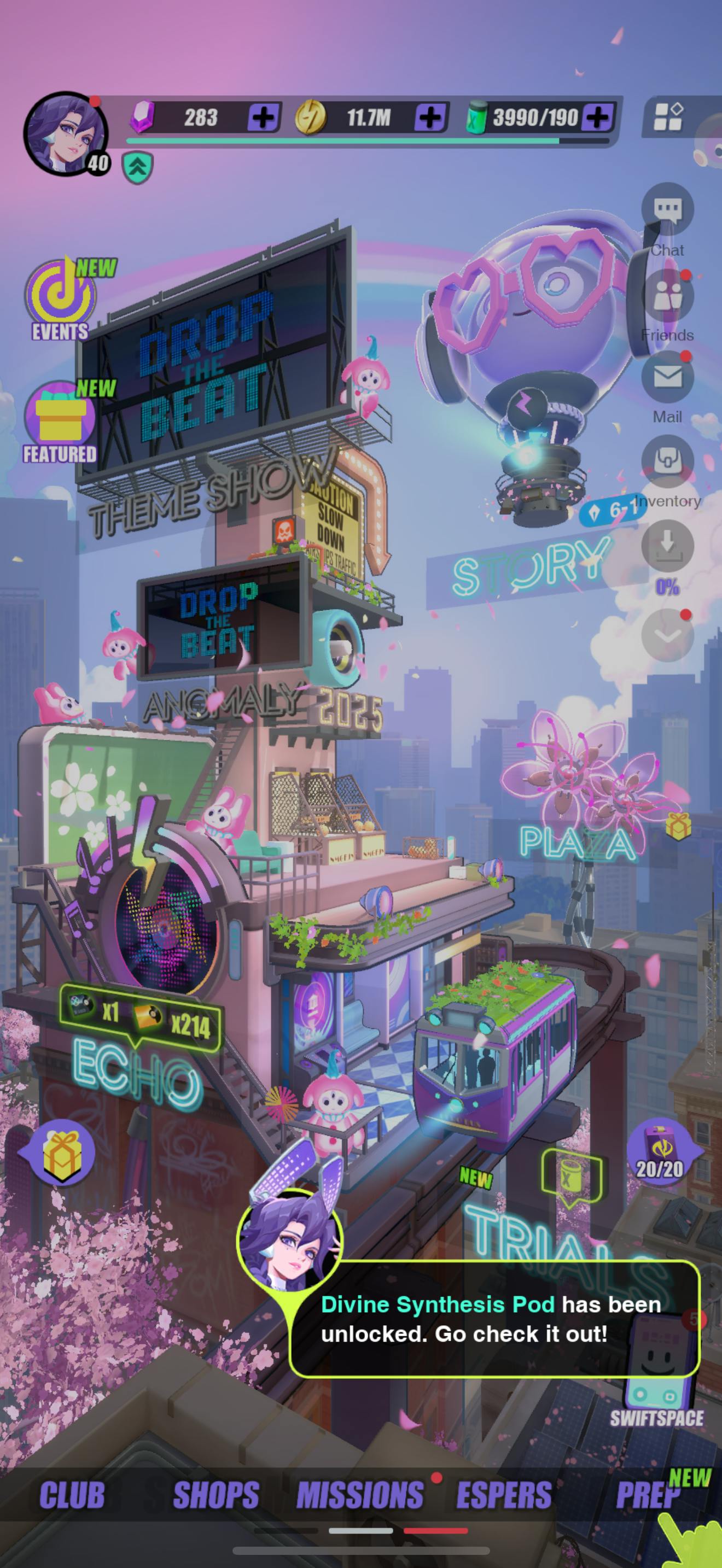Add more gold coins

tap(430, 117)
